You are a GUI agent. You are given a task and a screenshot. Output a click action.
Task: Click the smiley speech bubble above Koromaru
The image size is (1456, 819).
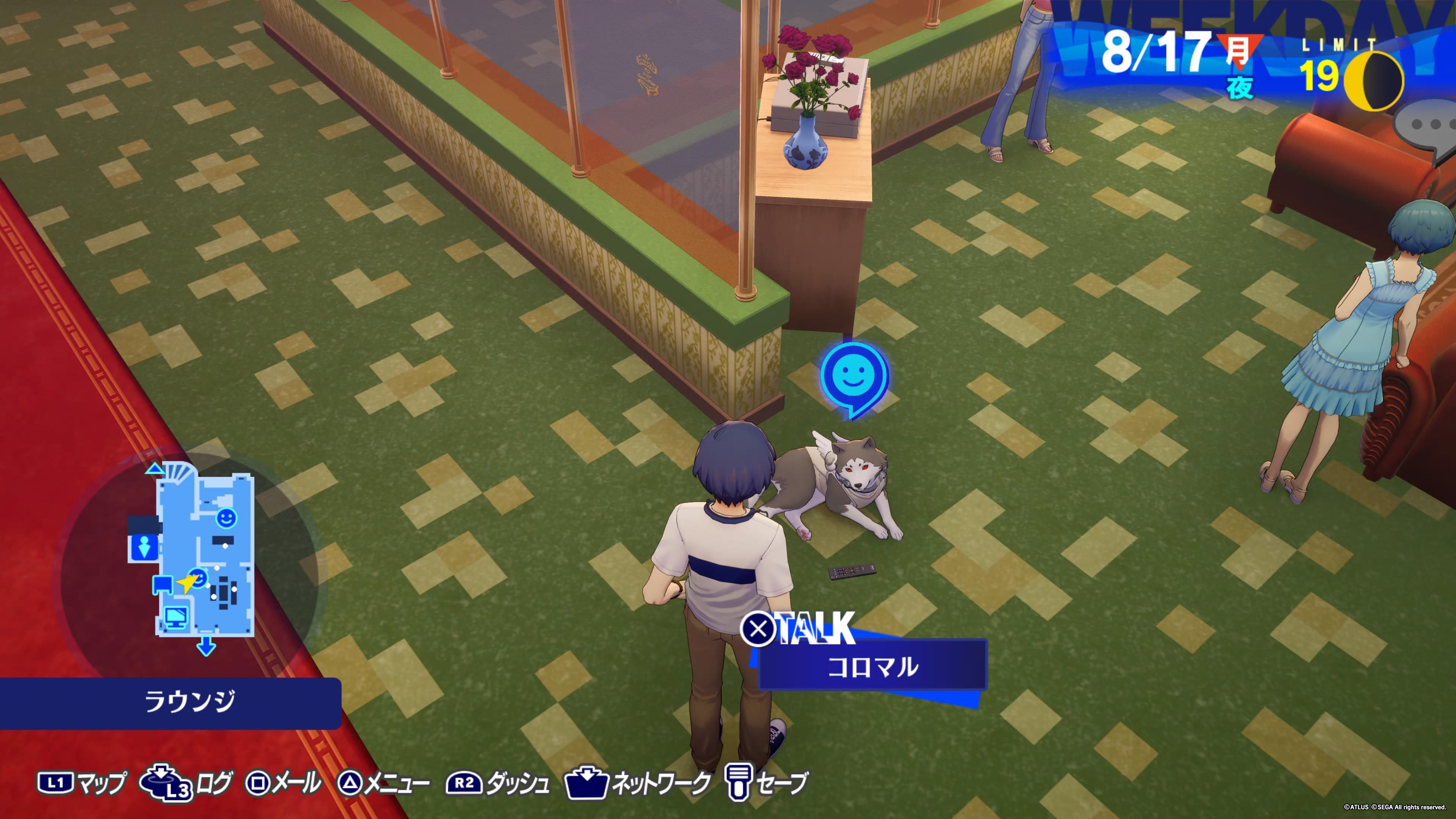tap(854, 376)
